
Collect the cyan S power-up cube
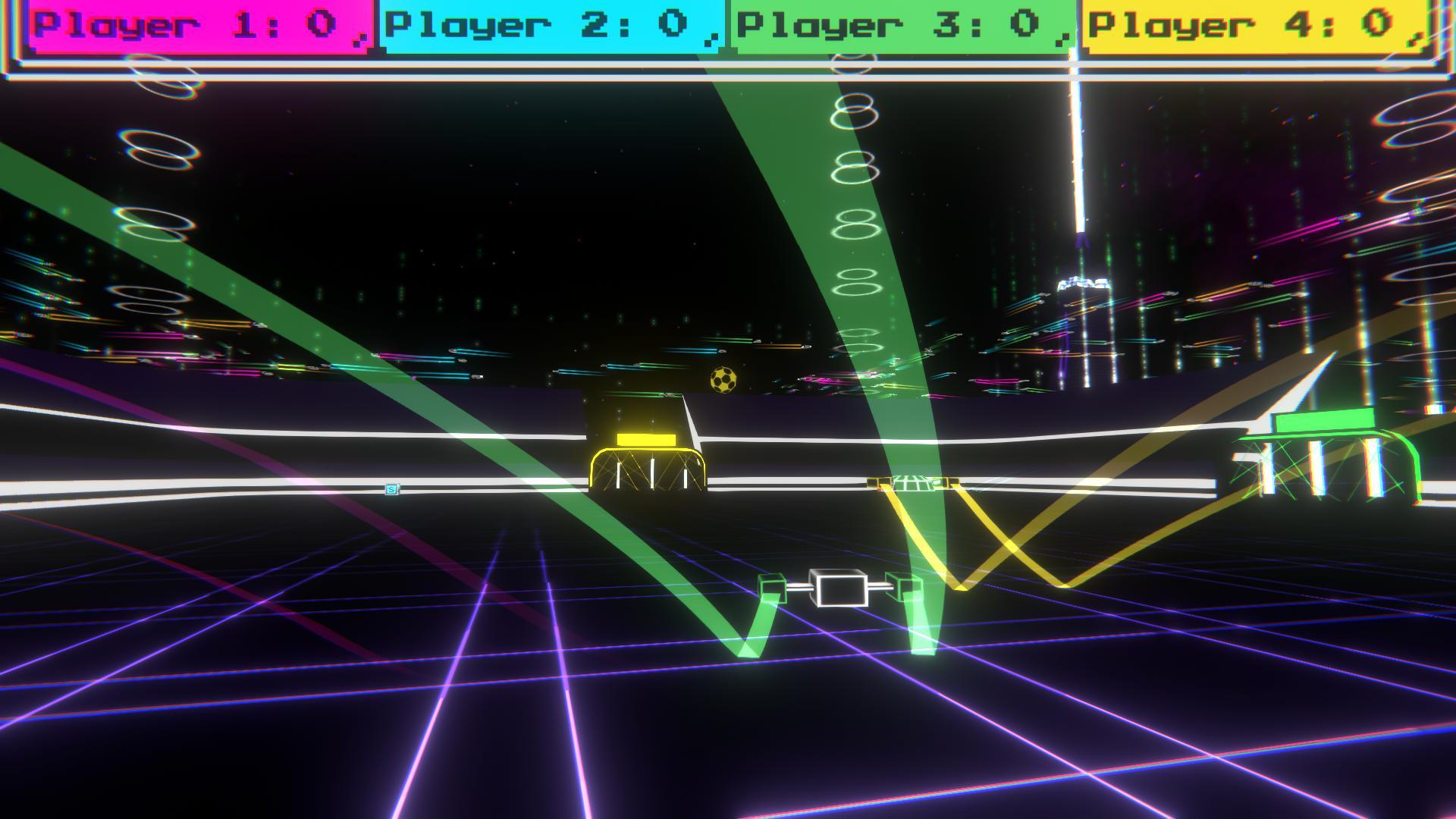391,489
